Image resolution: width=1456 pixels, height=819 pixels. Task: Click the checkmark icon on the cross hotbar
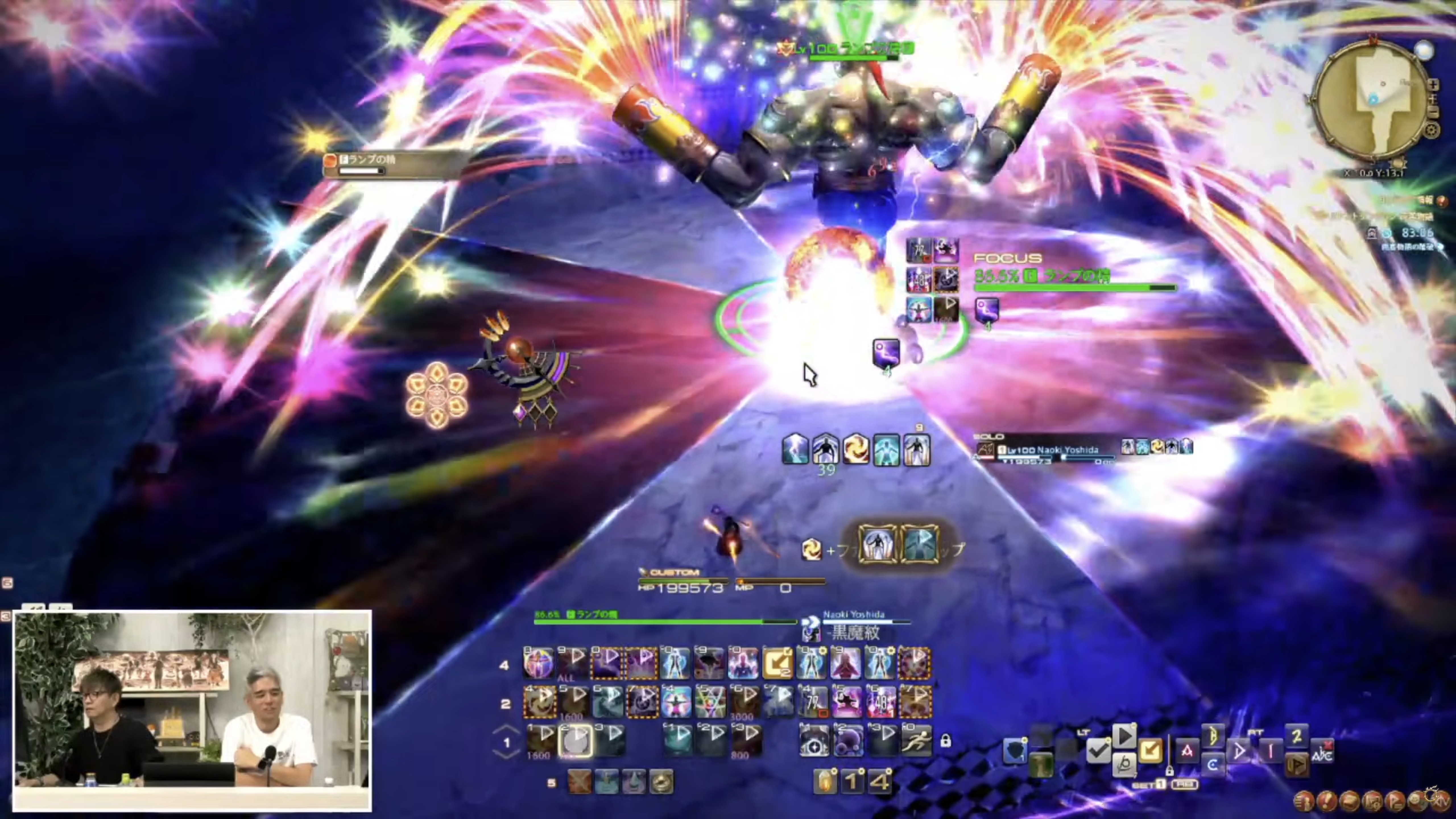1098,751
